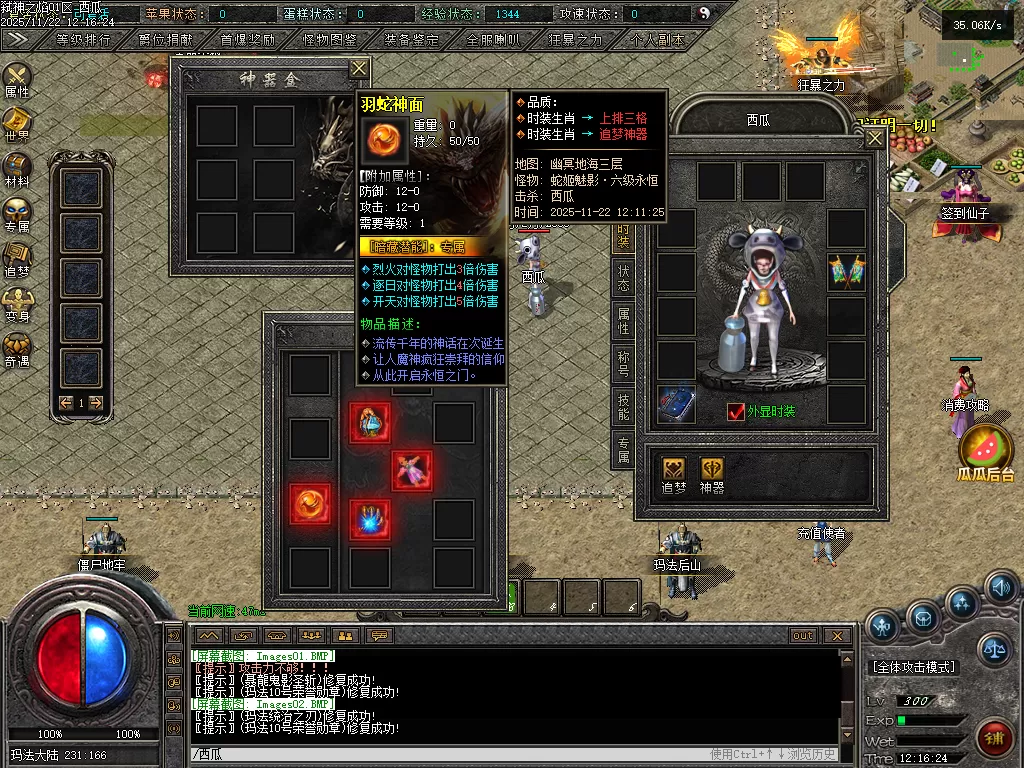Open the 个人副本 personal dungeon menu

[x=657, y=40]
